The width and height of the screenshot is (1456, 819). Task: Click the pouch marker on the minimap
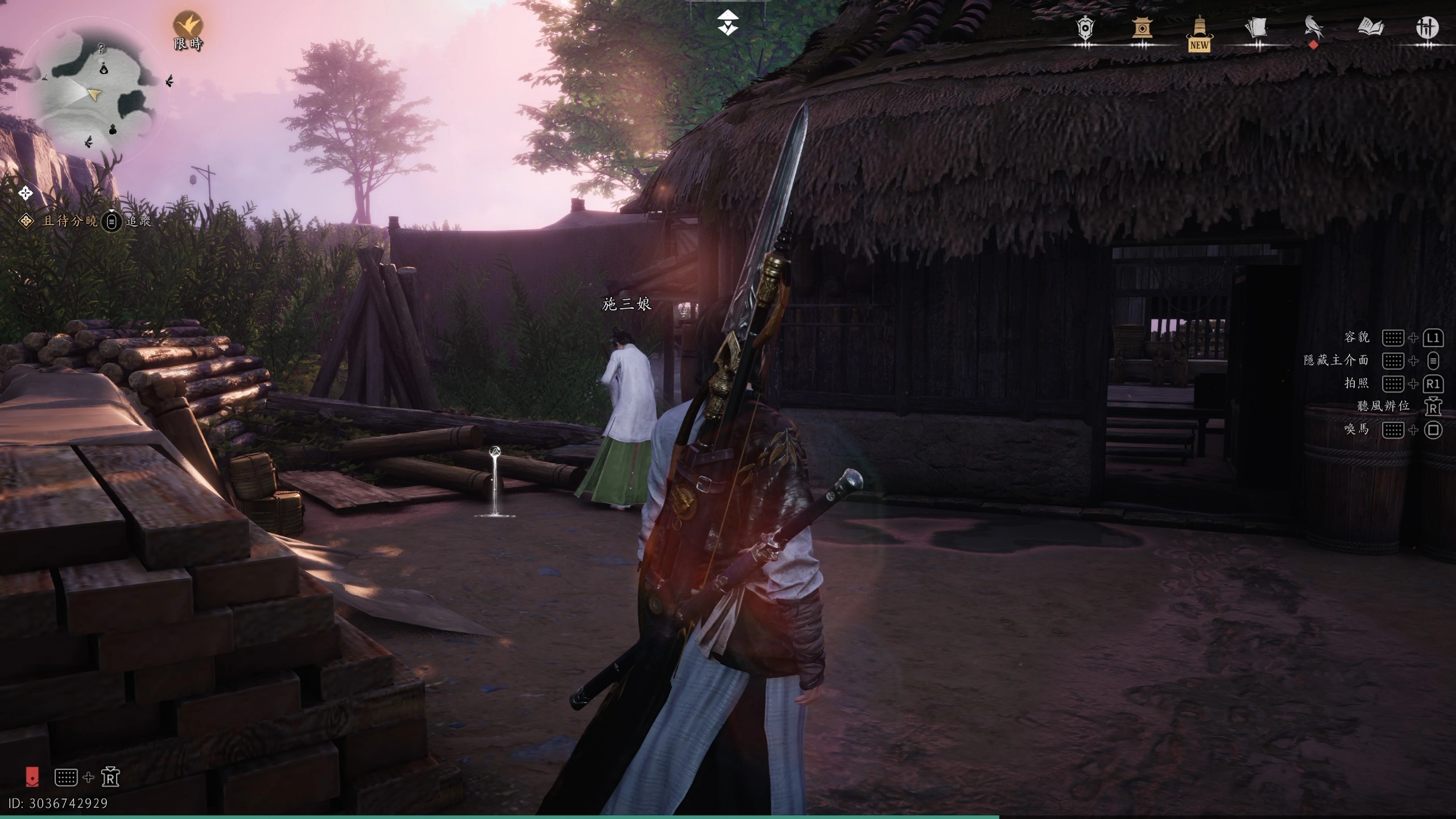coord(104,69)
